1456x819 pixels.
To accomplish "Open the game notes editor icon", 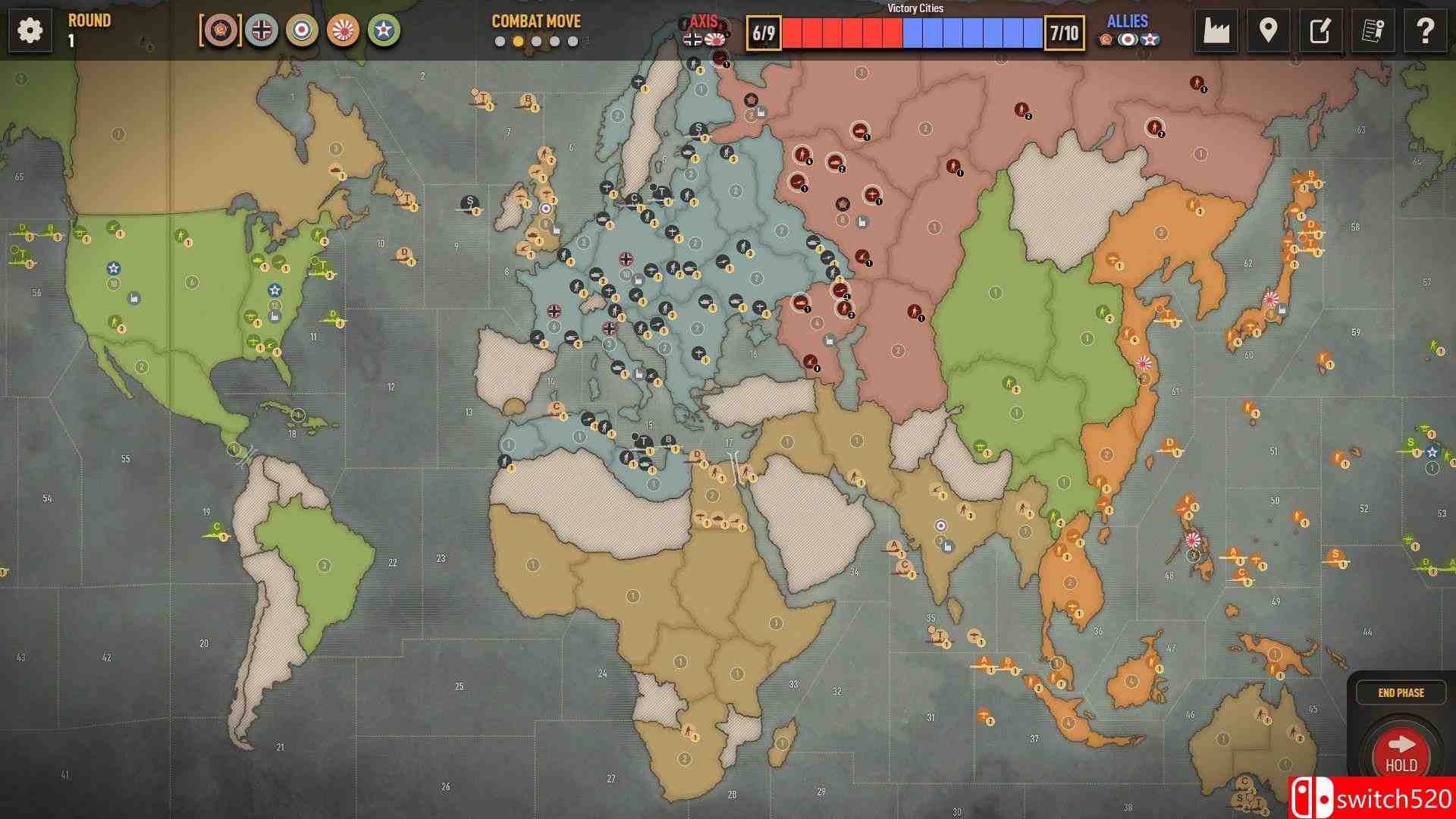I will tap(1320, 31).
